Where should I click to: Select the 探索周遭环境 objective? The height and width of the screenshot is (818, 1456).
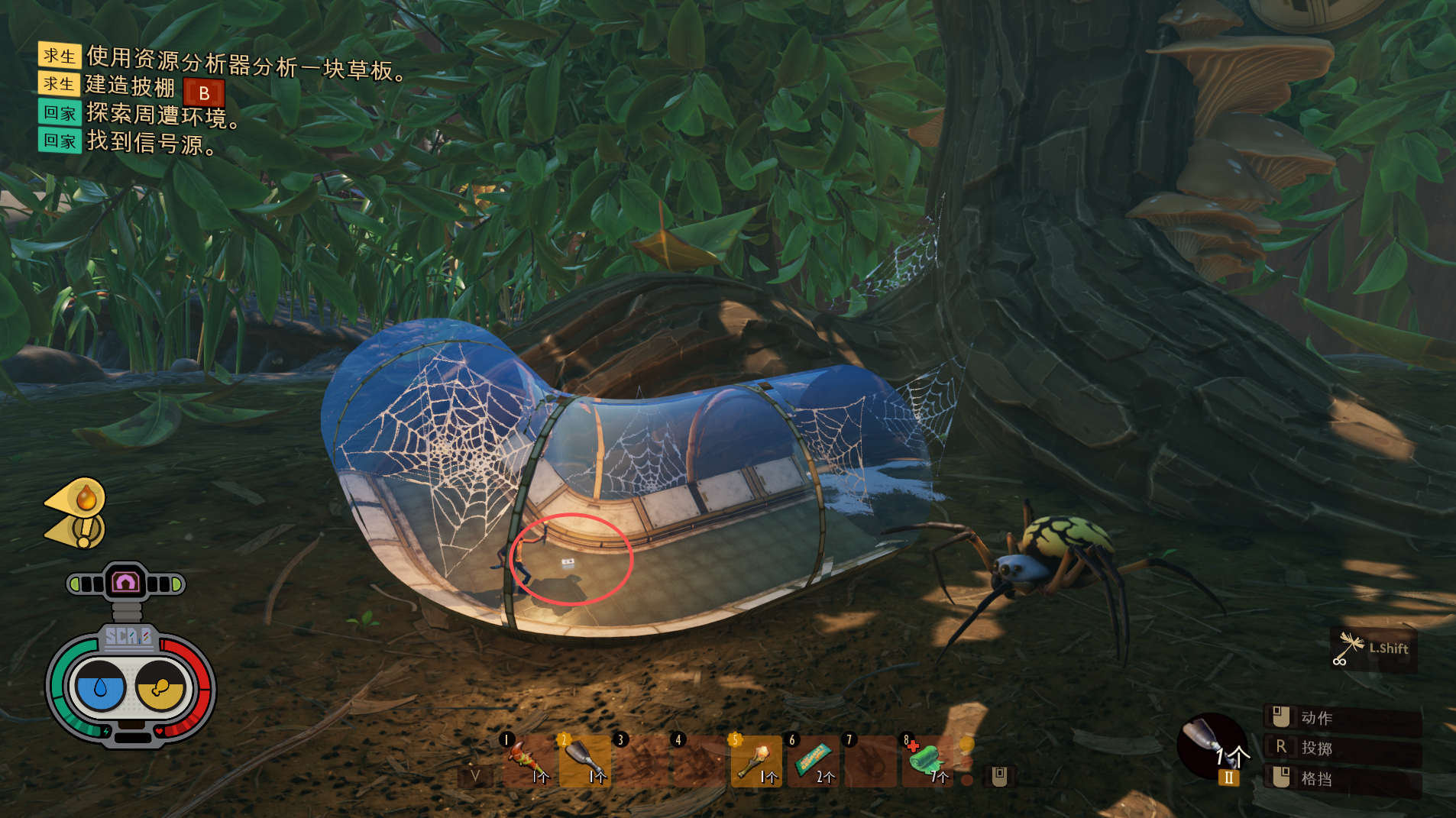162,115
